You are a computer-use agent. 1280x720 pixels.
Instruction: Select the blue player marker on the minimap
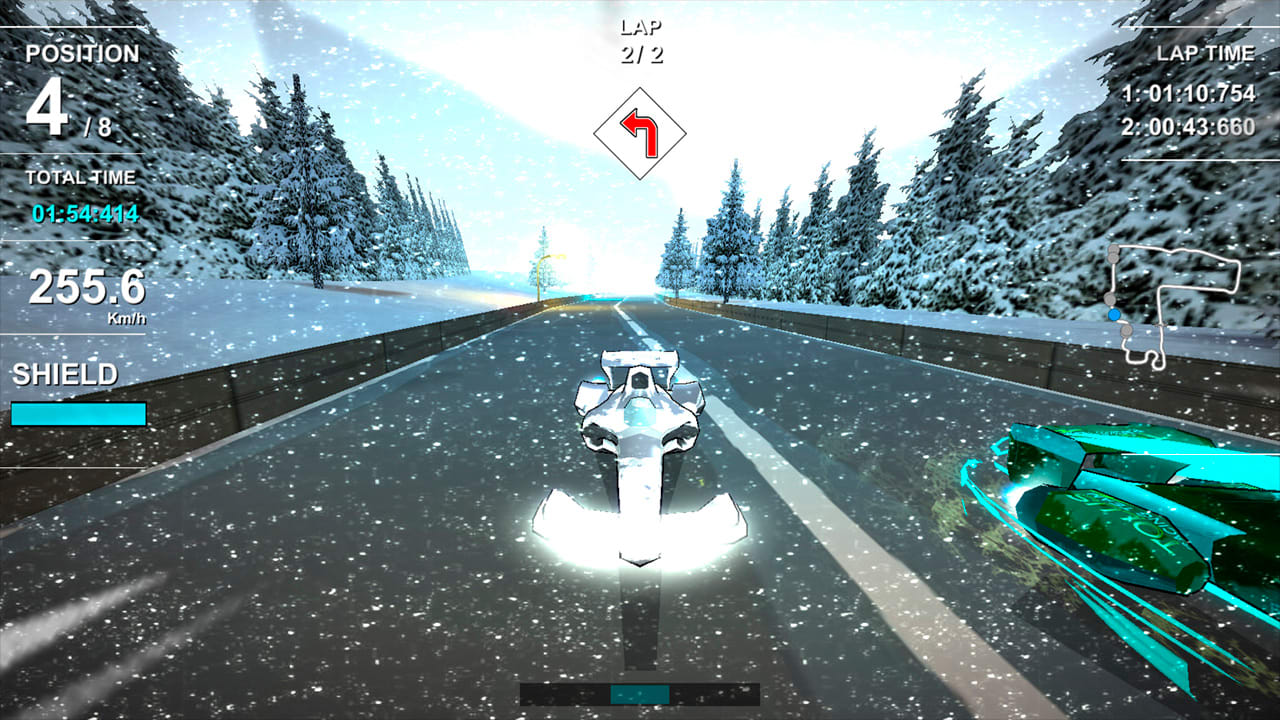(1116, 313)
